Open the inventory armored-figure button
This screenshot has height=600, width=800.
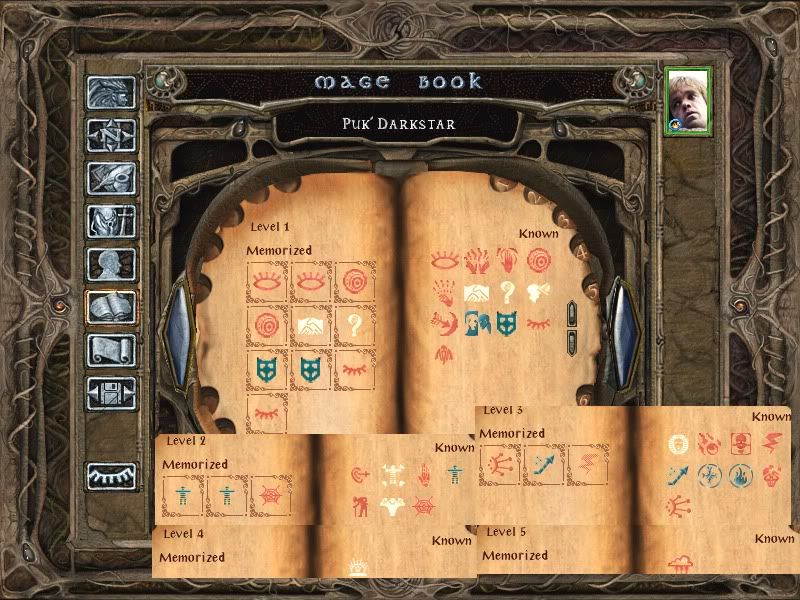click(111, 220)
